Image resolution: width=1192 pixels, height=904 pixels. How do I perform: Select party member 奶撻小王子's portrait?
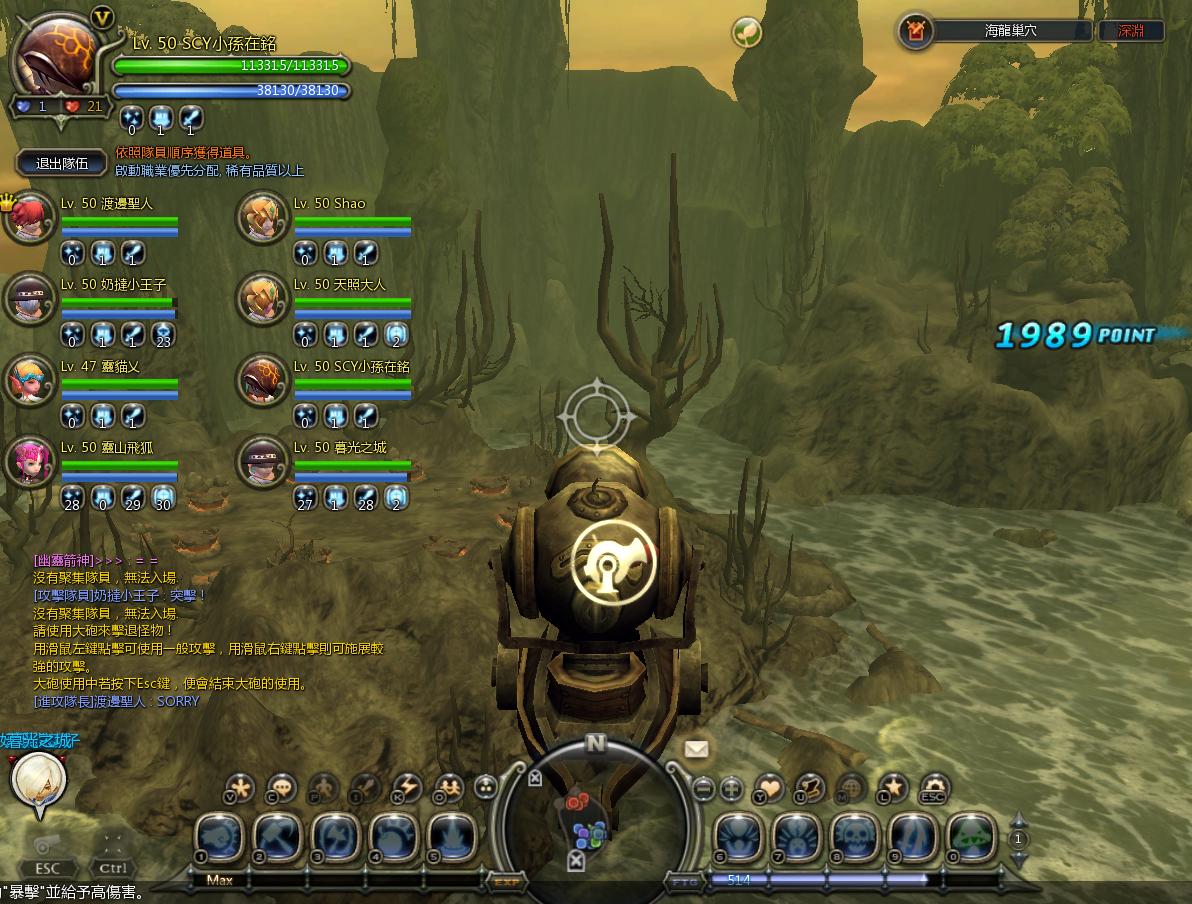[29, 299]
